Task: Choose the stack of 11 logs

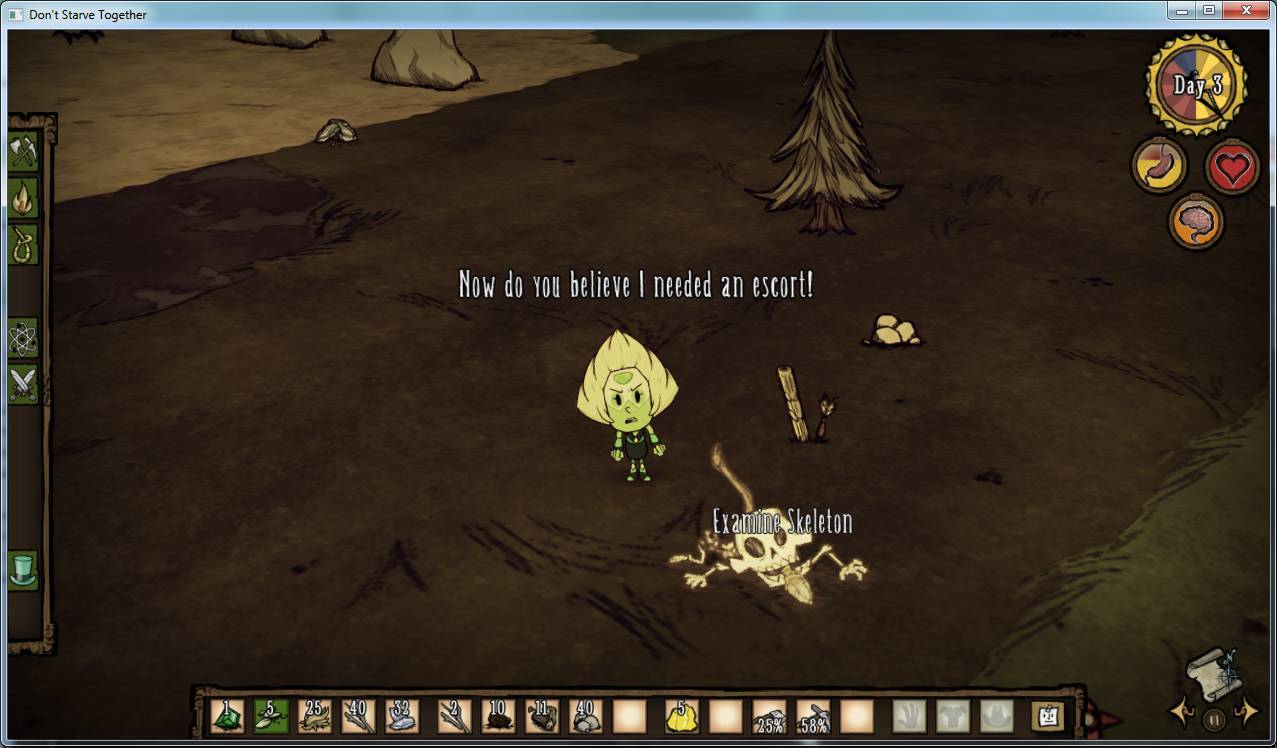Action: click(542, 716)
